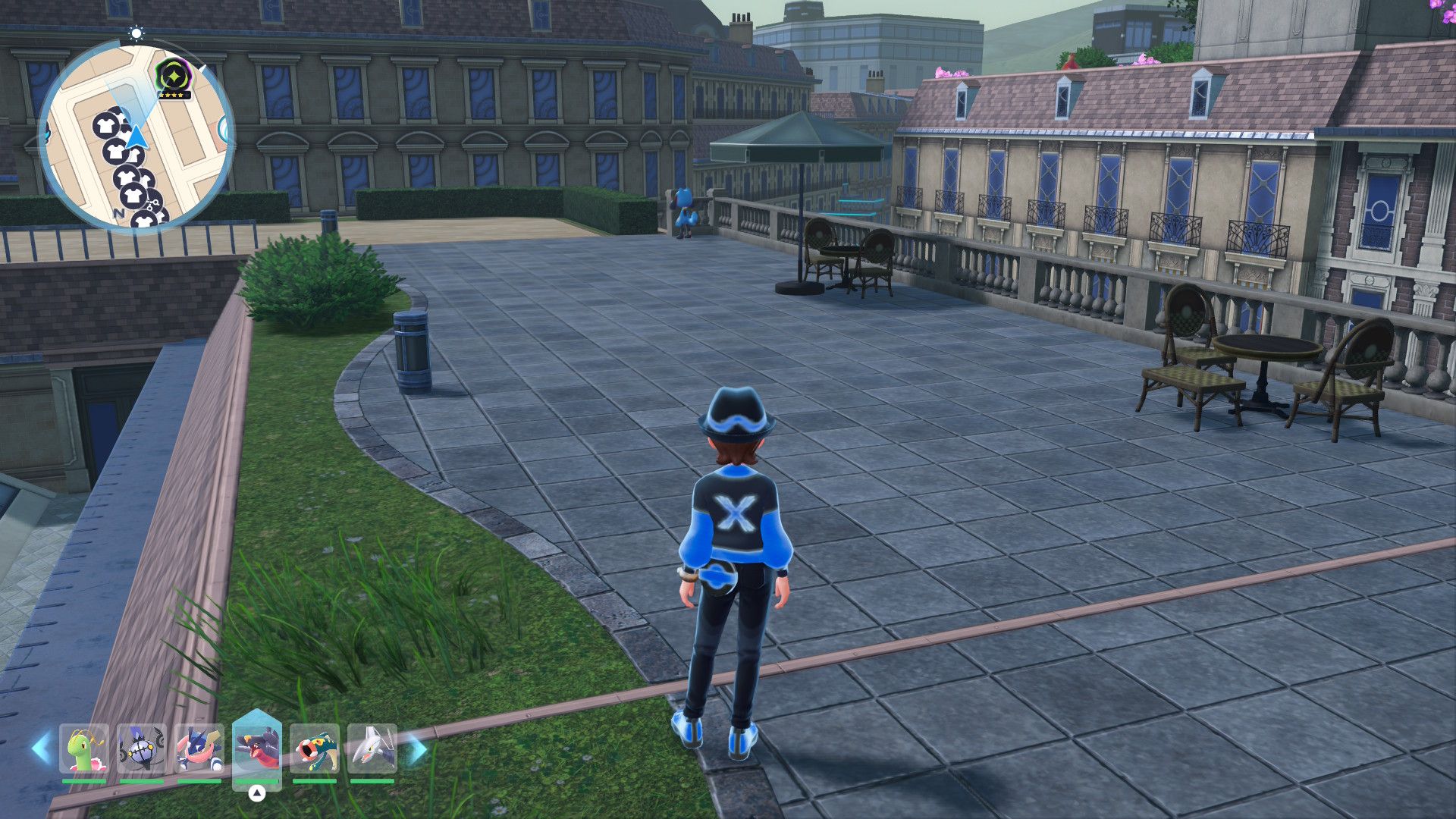Pick Skarmory from the party bar
The width and height of the screenshot is (1456, 819).
tap(372, 749)
